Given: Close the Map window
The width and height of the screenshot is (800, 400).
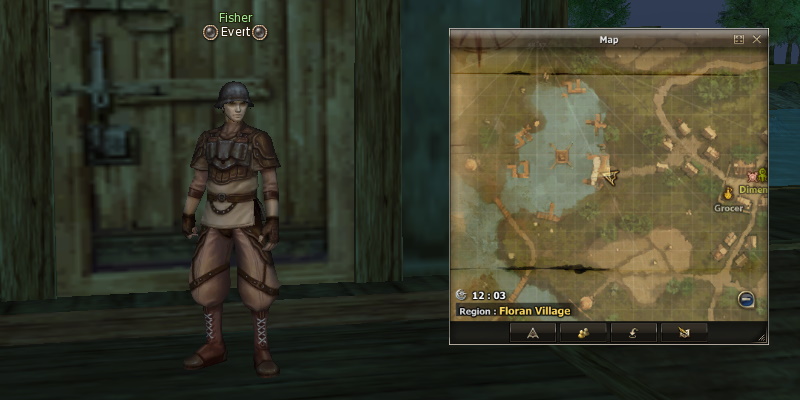Looking at the screenshot, I should 757,40.
